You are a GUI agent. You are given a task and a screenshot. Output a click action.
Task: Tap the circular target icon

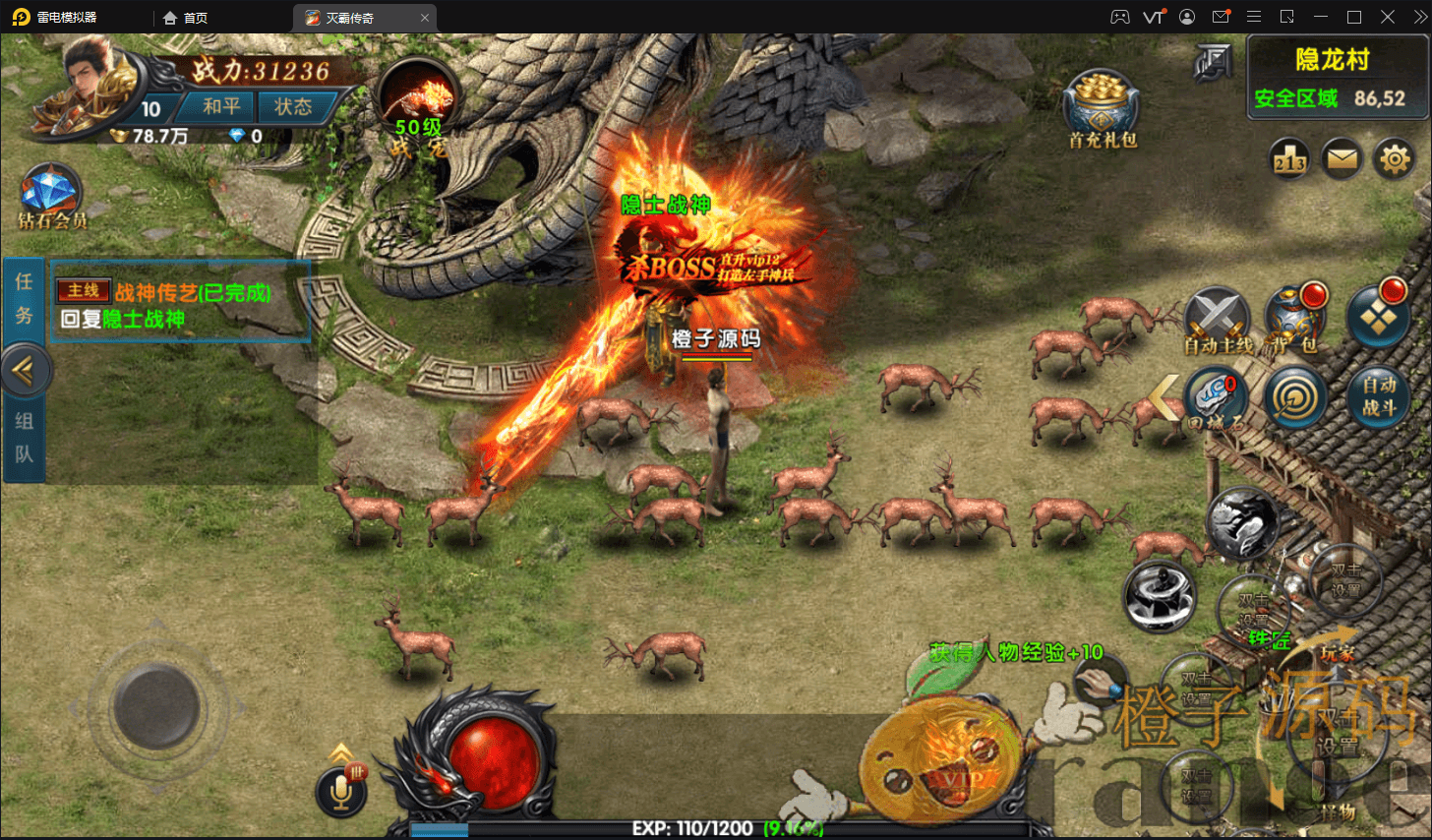1295,397
